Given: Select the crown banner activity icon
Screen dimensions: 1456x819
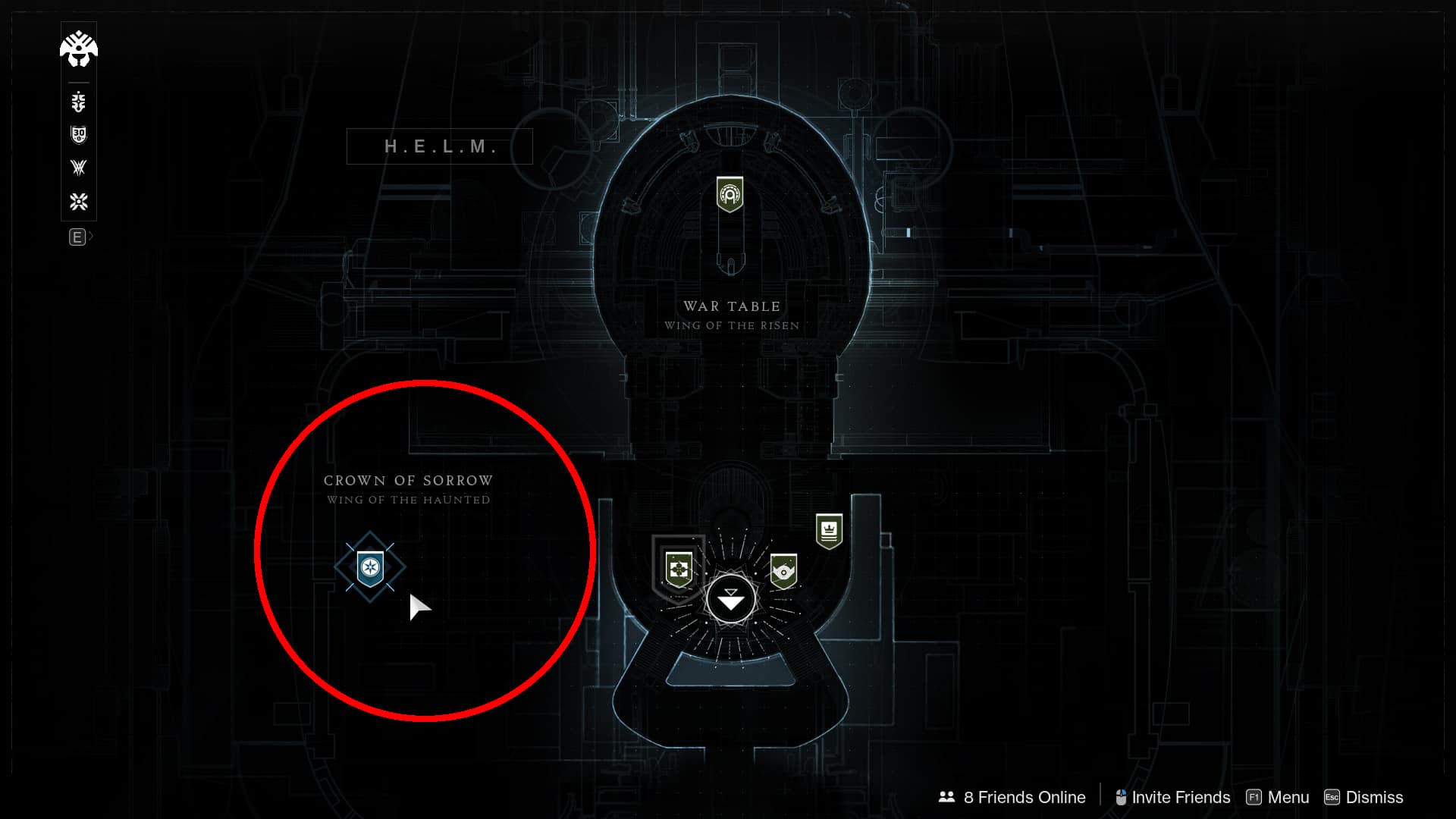Looking at the screenshot, I should (x=828, y=529).
